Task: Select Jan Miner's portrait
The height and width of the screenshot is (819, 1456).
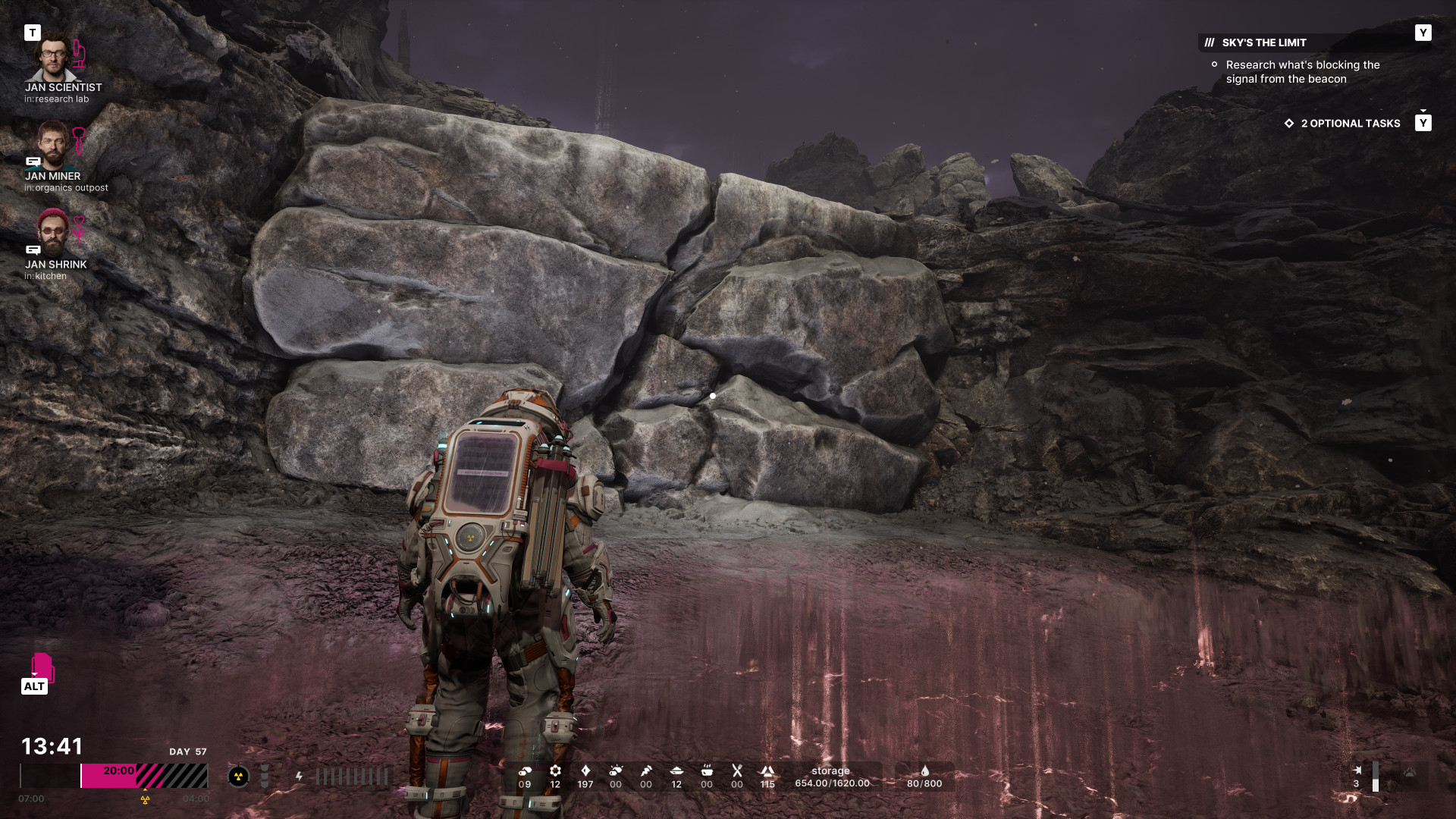Action: click(x=52, y=146)
